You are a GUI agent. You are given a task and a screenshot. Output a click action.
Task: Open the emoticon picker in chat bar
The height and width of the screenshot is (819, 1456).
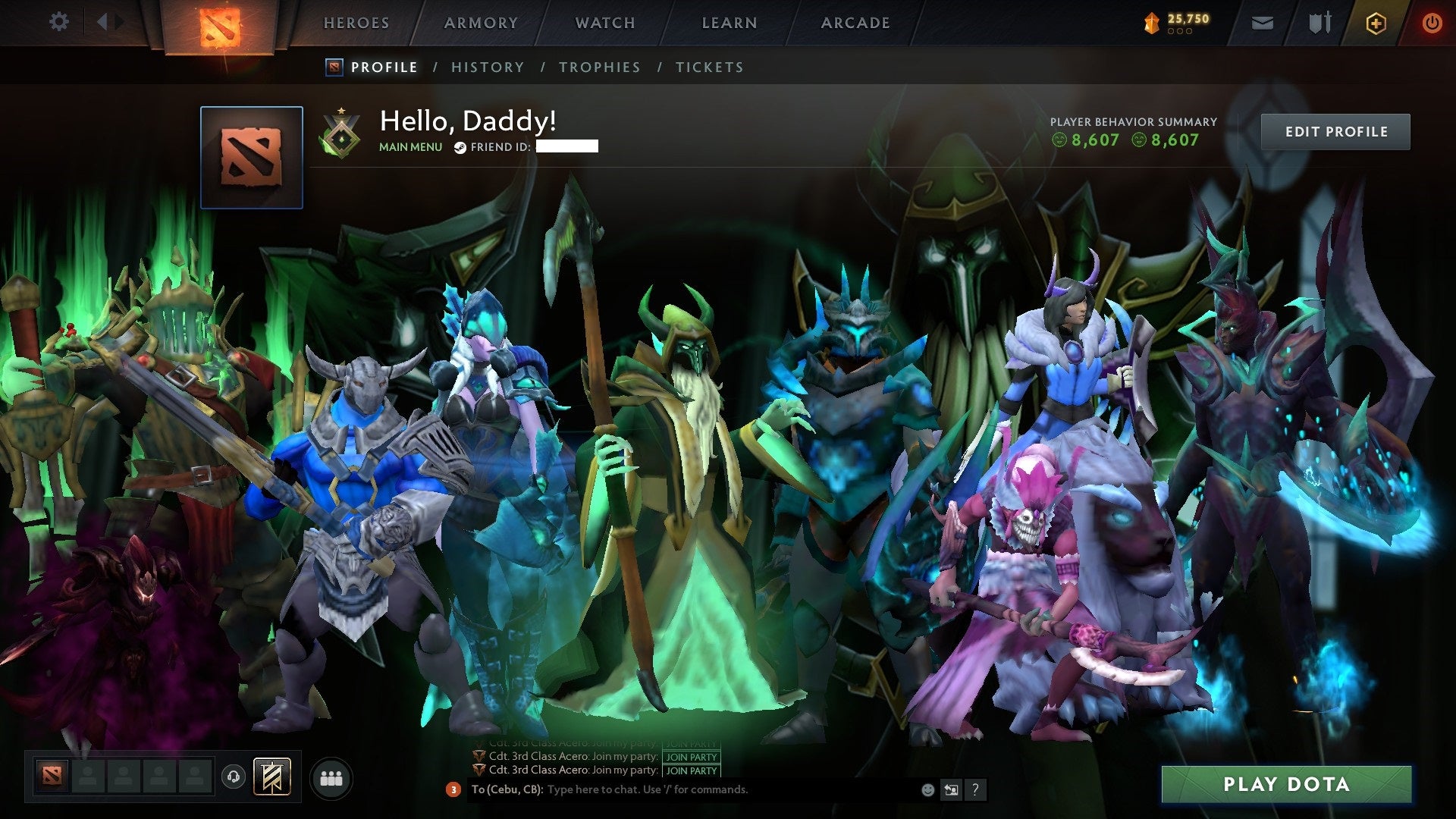tap(927, 789)
